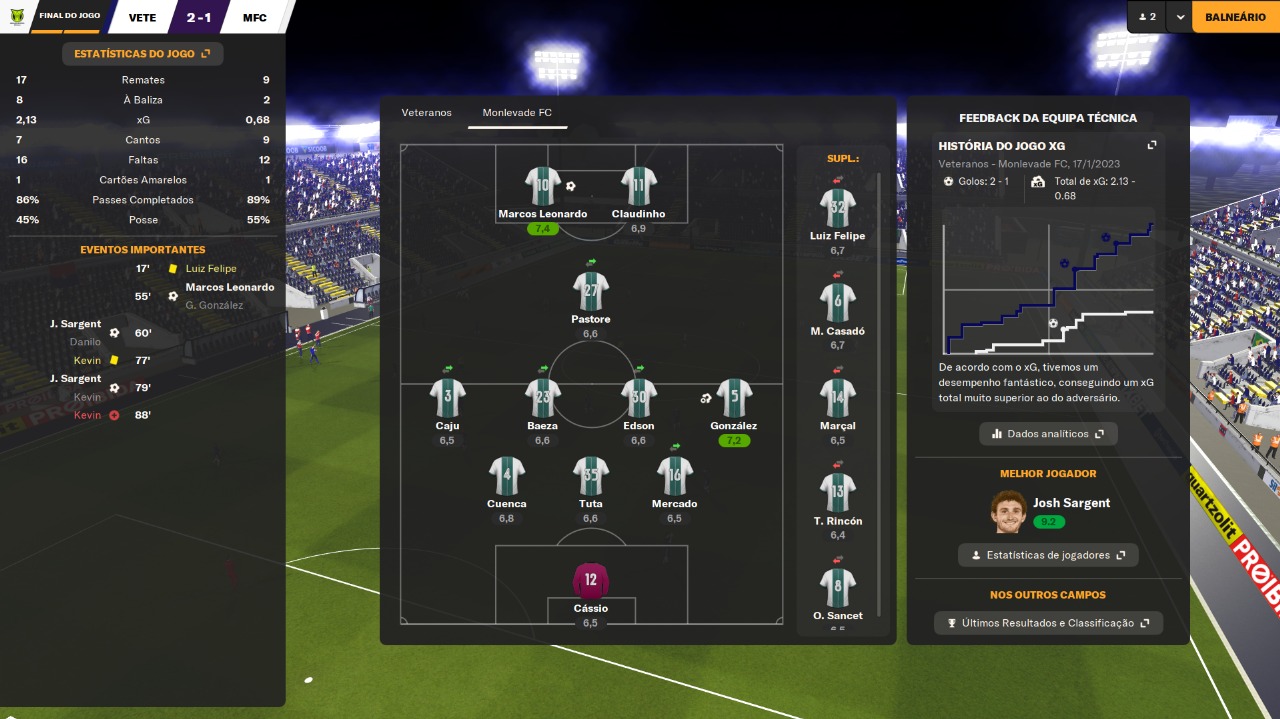Viewport: 1280px width, 719px height.
Task: Expand the História do Jogo xG panel
Action: pos(1151,146)
